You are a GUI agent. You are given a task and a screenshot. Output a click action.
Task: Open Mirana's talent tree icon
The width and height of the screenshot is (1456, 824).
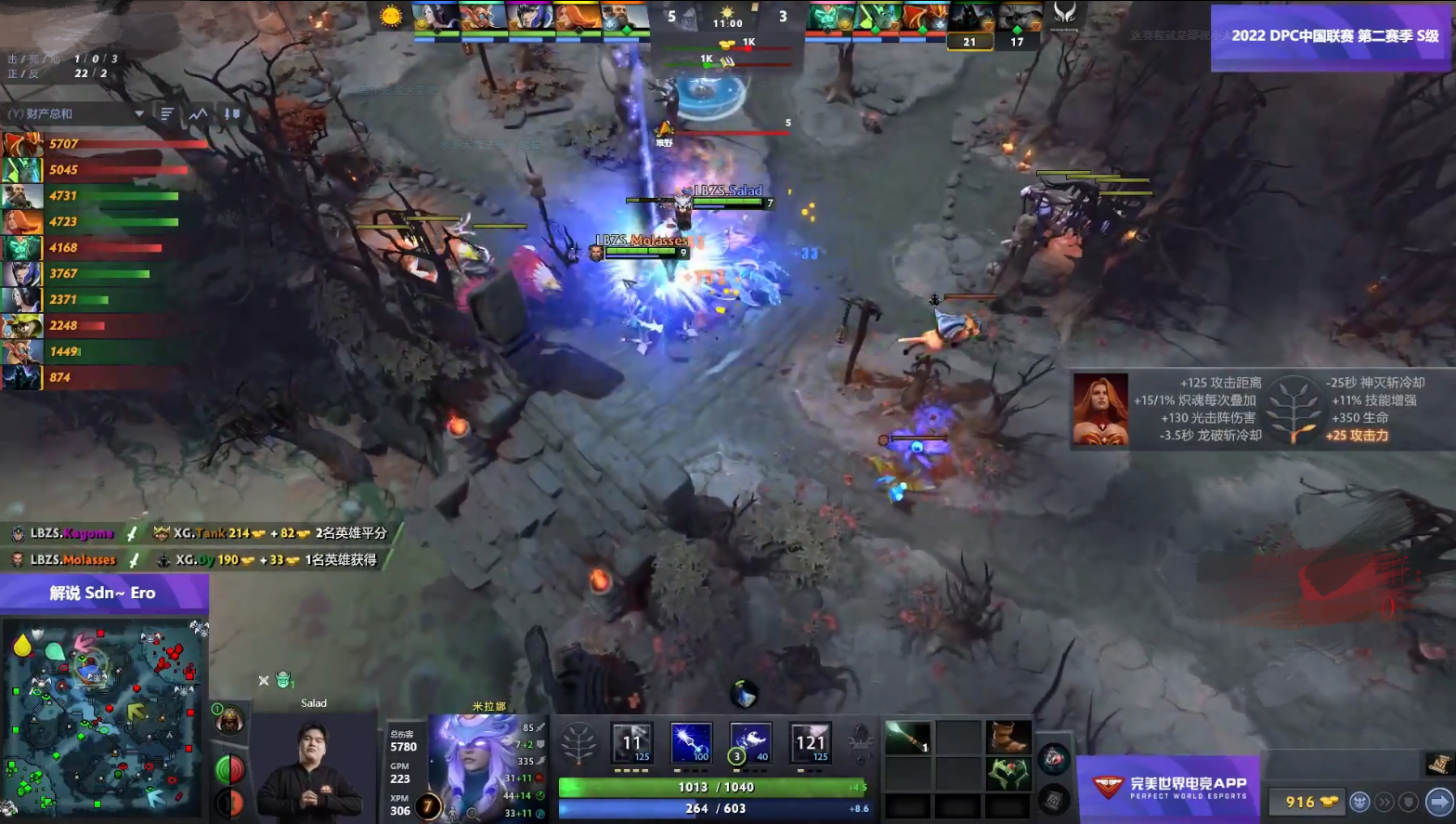578,743
